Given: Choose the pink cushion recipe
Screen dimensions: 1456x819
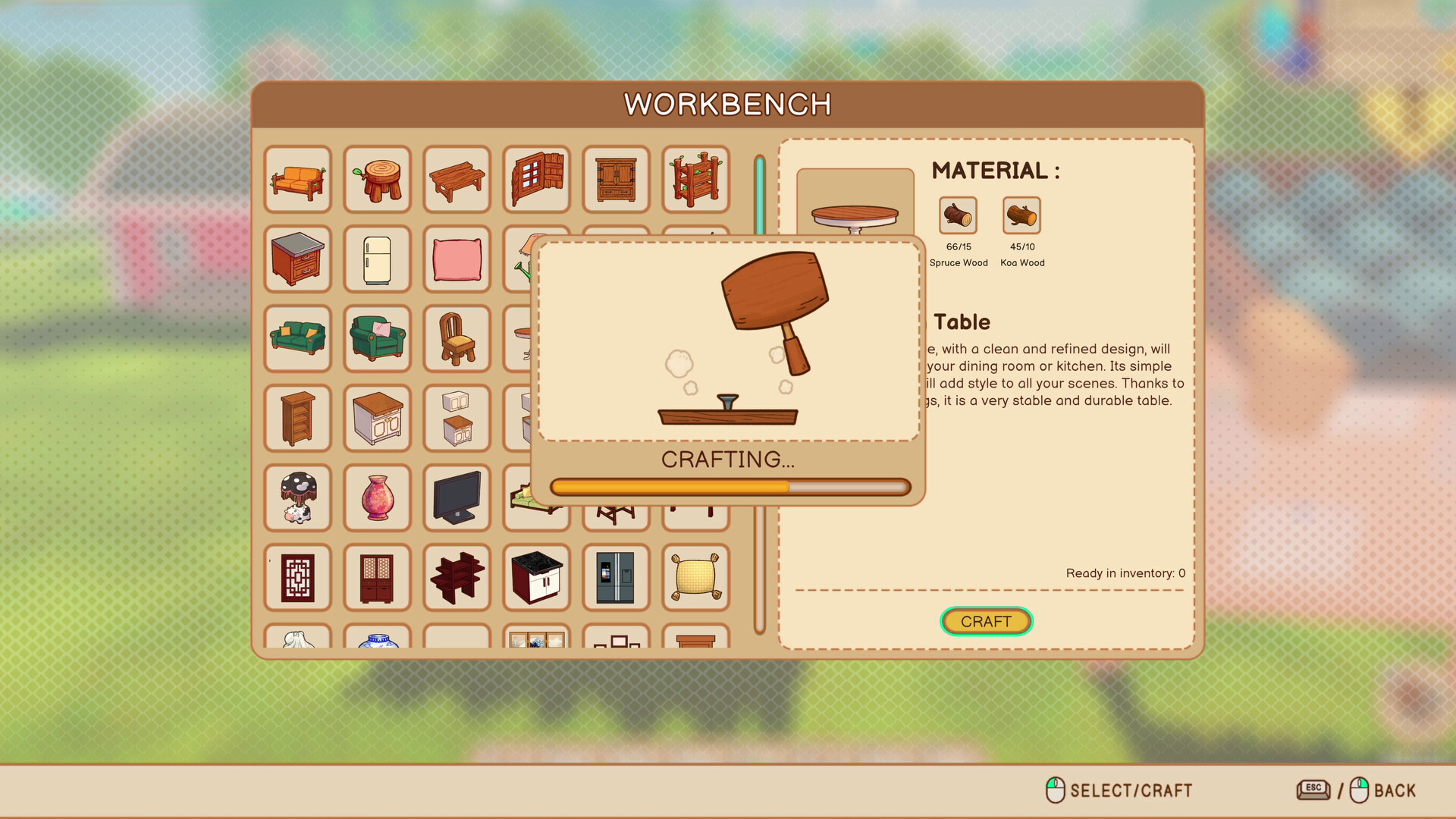Looking at the screenshot, I should coord(457,259).
